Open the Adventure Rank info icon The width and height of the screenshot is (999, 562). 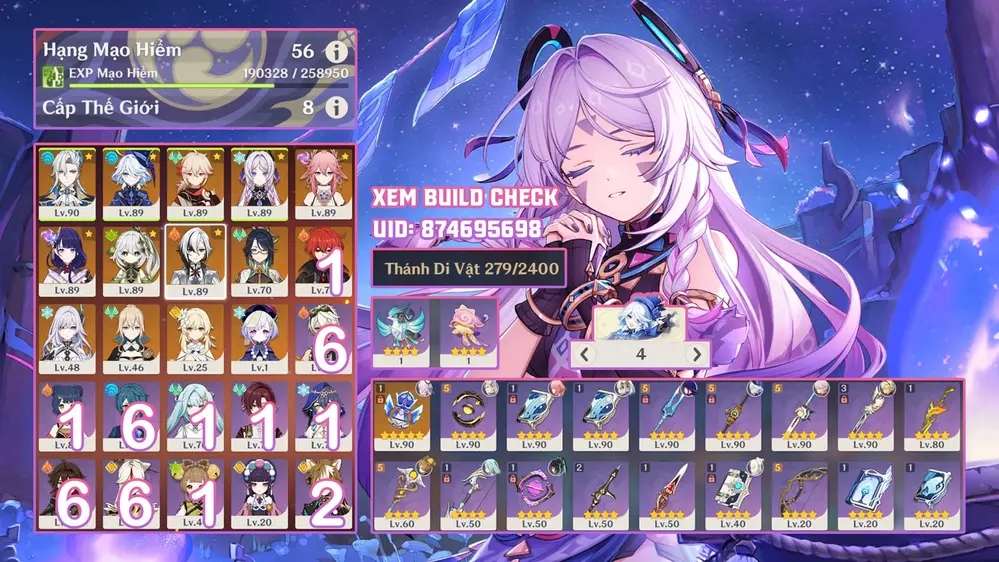pyautogui.click(x=339, y=53)
